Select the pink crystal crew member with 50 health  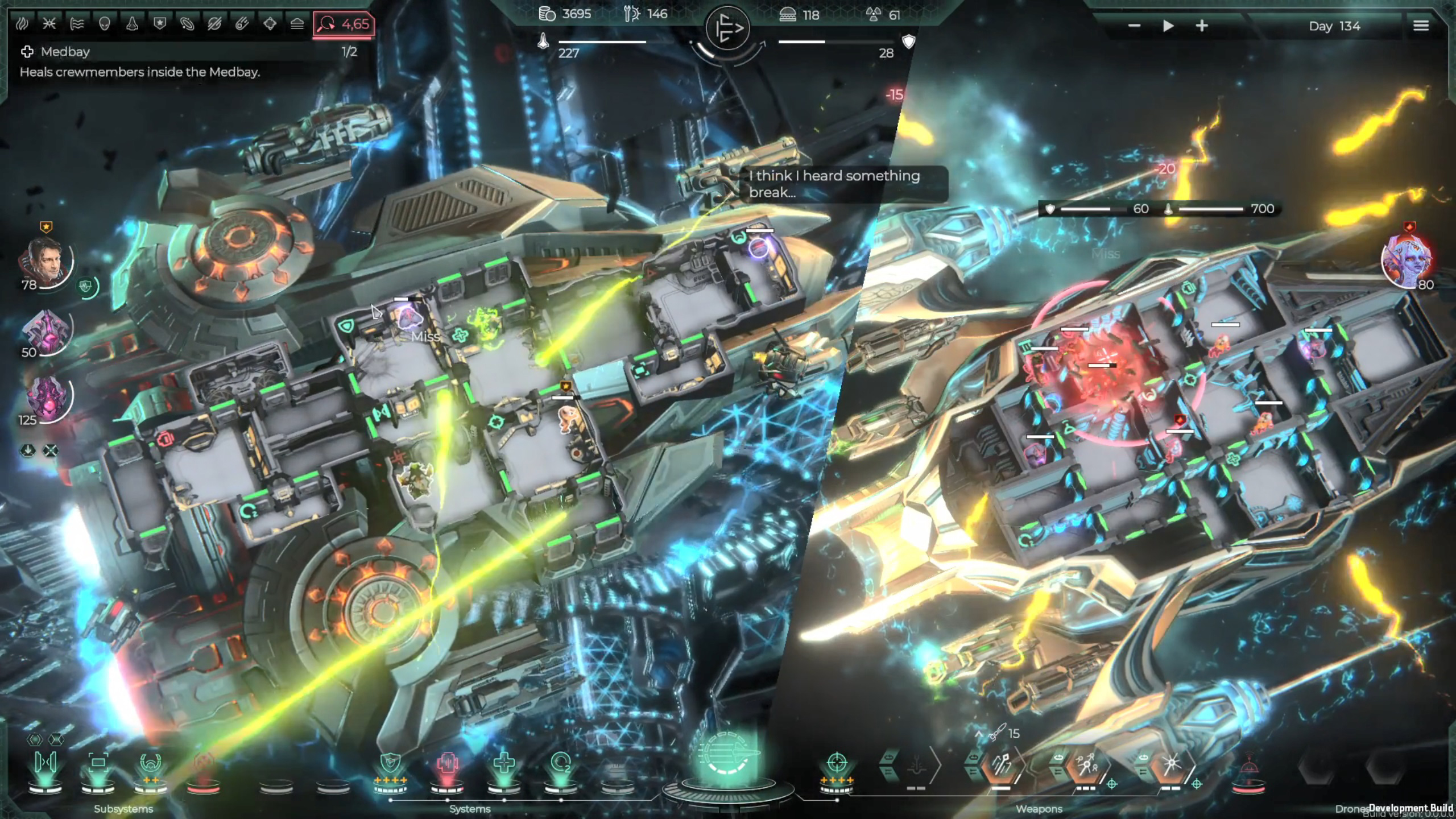(45, 331)
